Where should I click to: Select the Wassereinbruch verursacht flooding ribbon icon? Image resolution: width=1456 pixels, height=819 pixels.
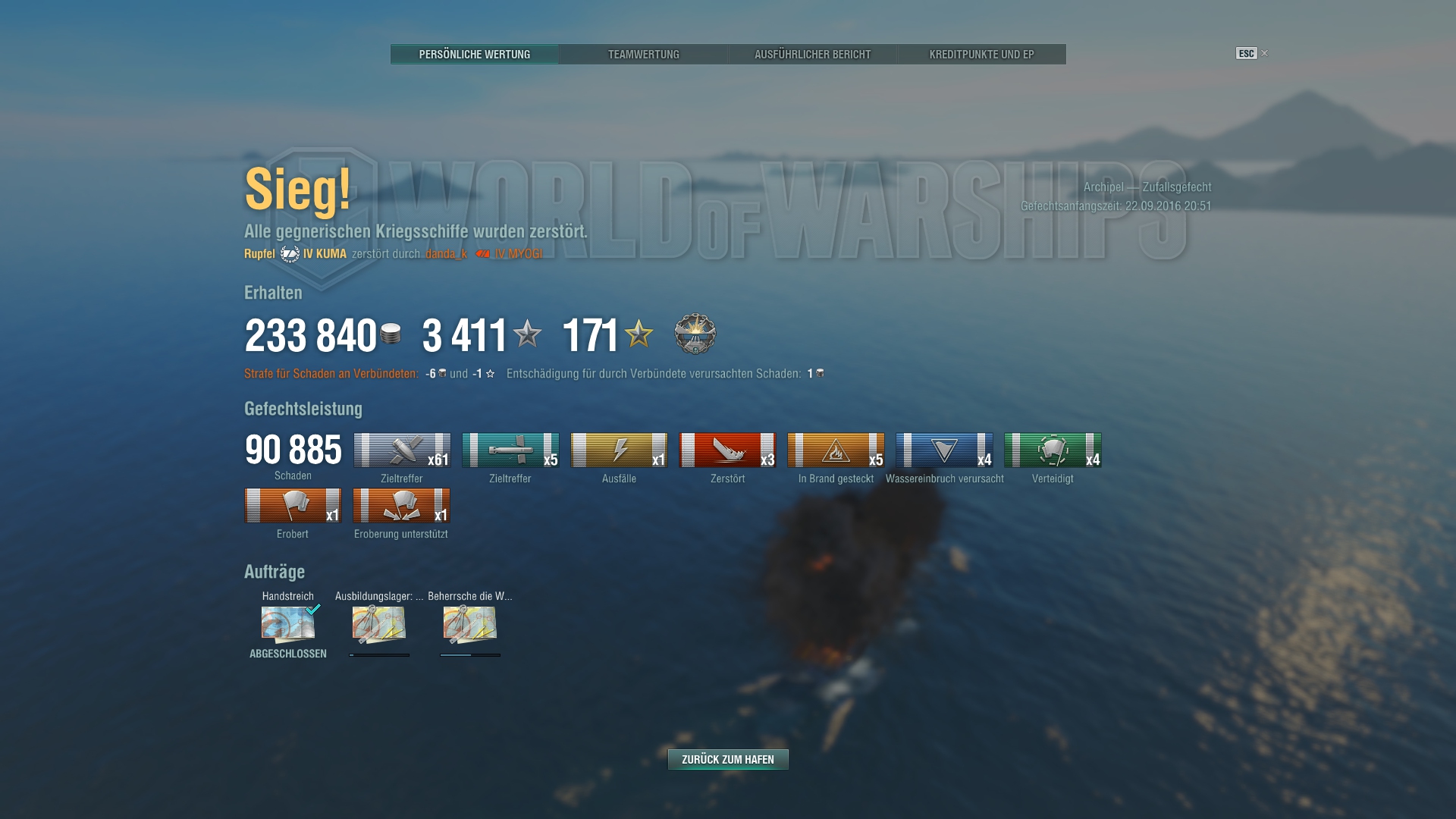[x=945, y=448]
